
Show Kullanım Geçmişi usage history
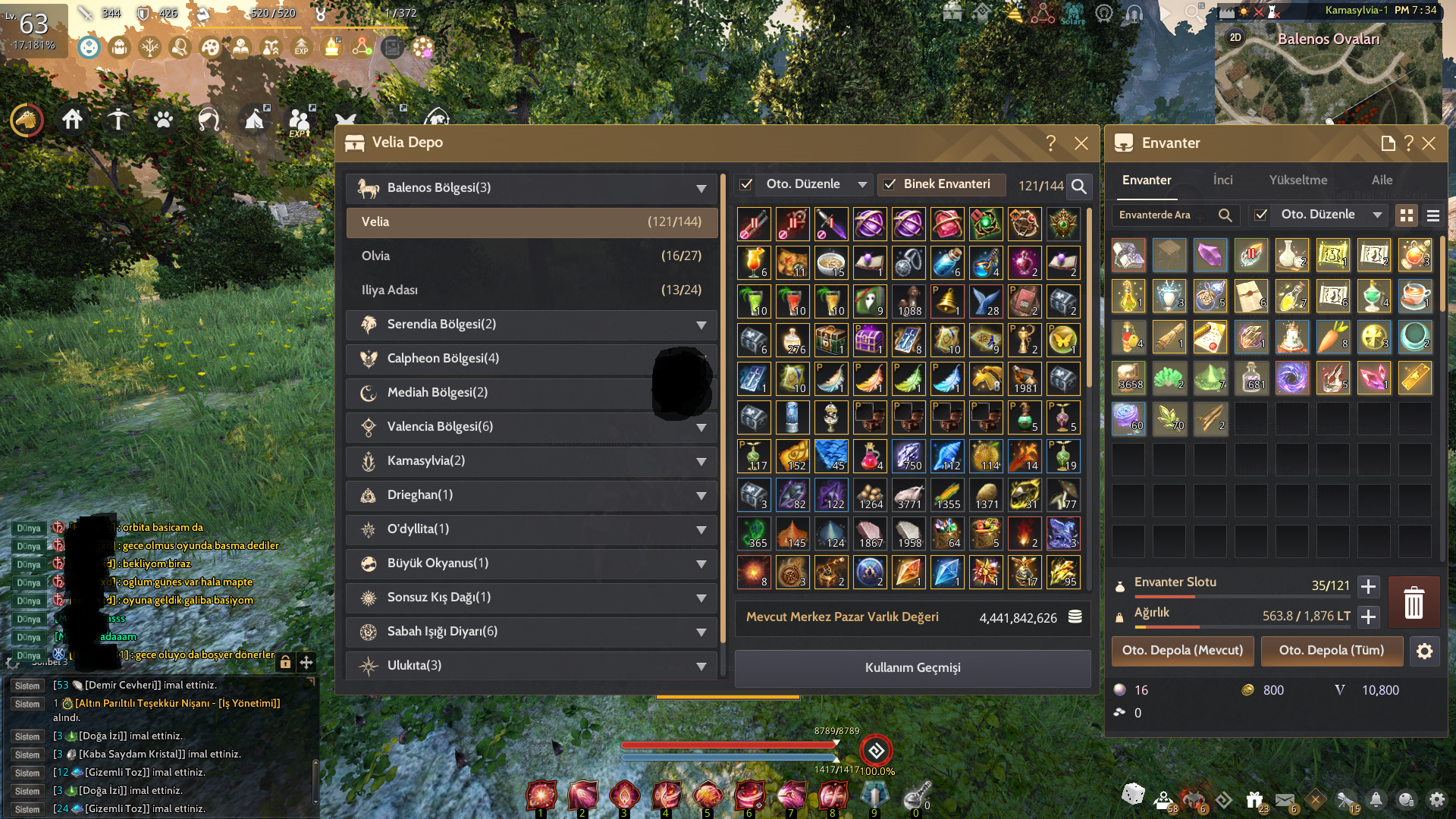click(912, 668)
